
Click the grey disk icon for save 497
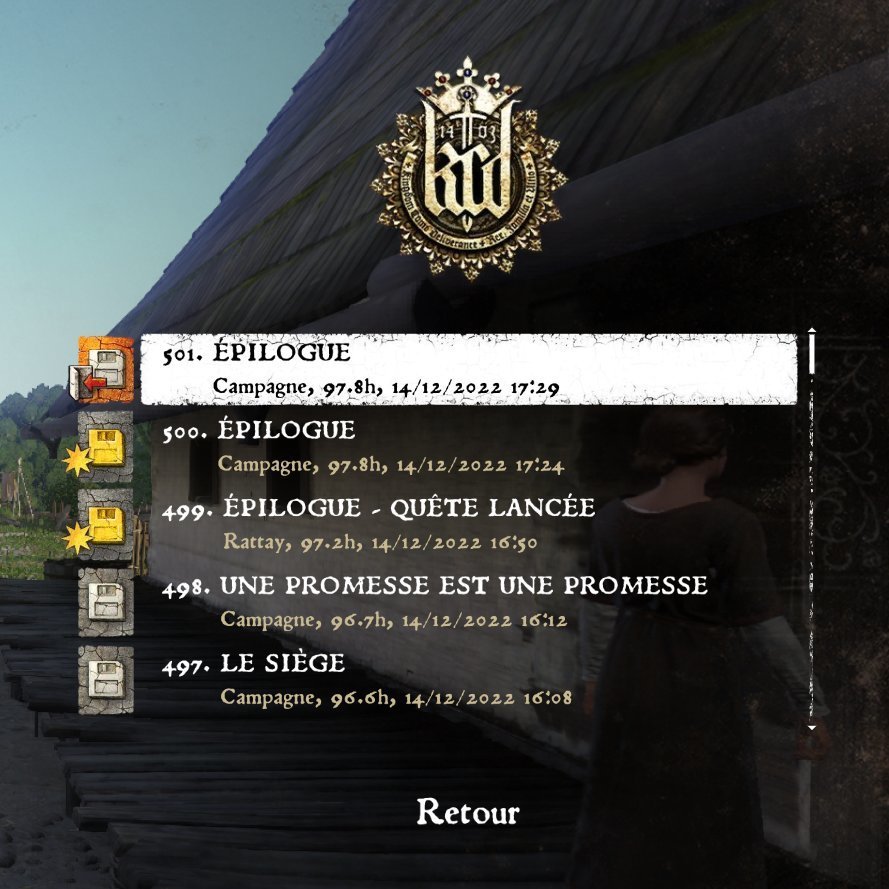(105, 680)
